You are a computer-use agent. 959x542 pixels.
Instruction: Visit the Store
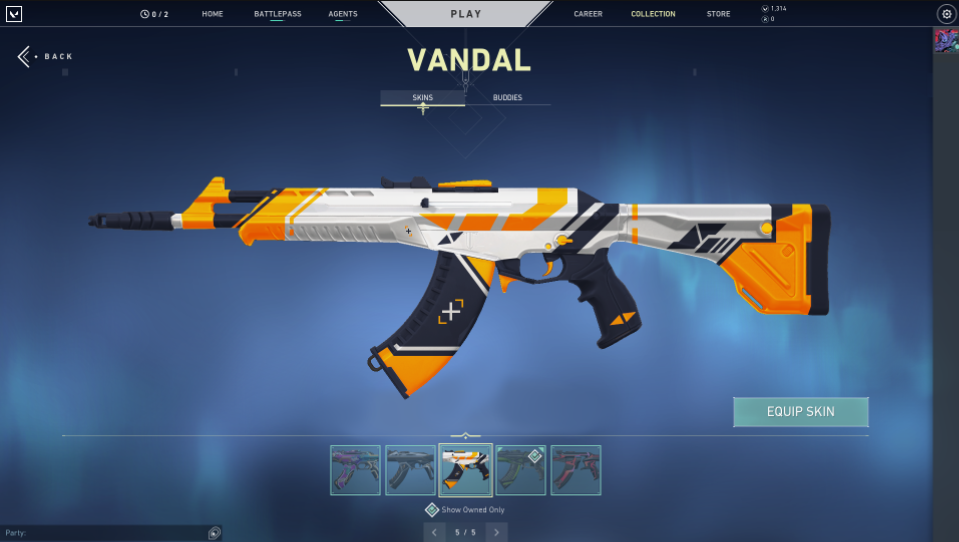click(718, 14)
